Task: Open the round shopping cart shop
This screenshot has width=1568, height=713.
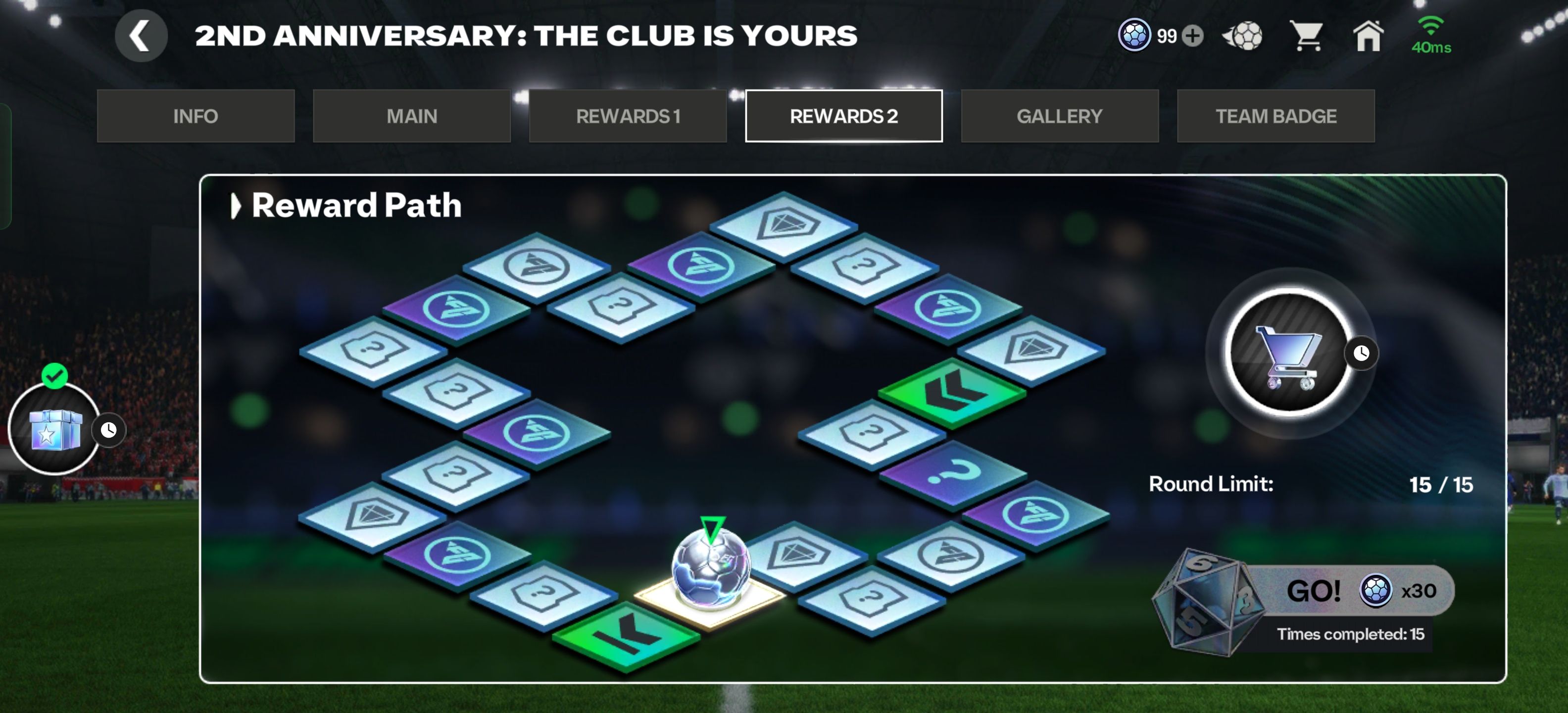Action: pyautogui.click(x=1289, y=353)
